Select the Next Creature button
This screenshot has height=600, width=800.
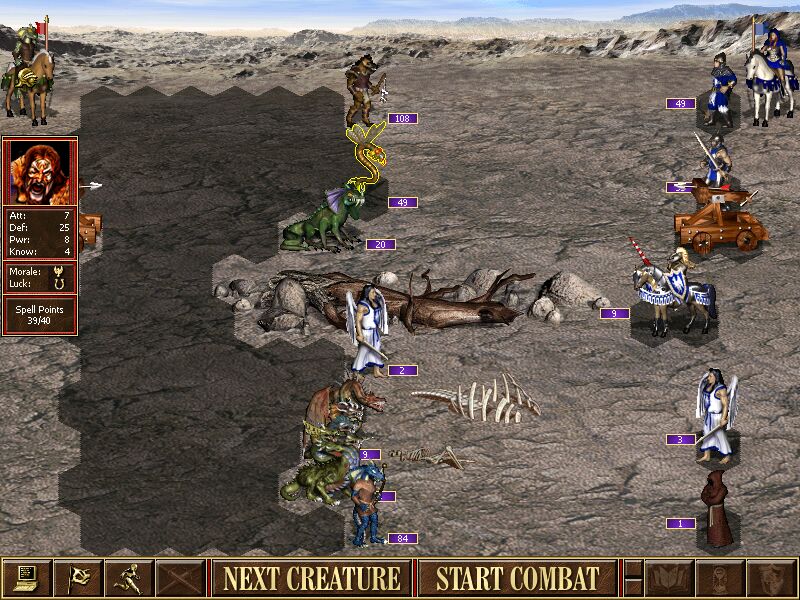click(x=312, y=578)
